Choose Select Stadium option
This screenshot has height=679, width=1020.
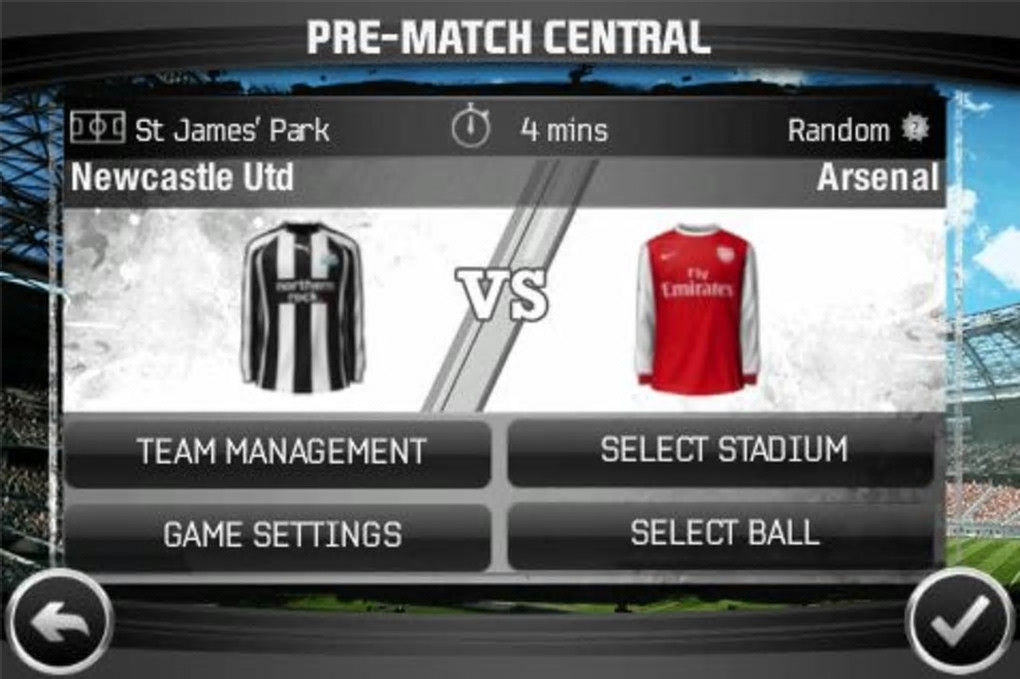[722, 451]
